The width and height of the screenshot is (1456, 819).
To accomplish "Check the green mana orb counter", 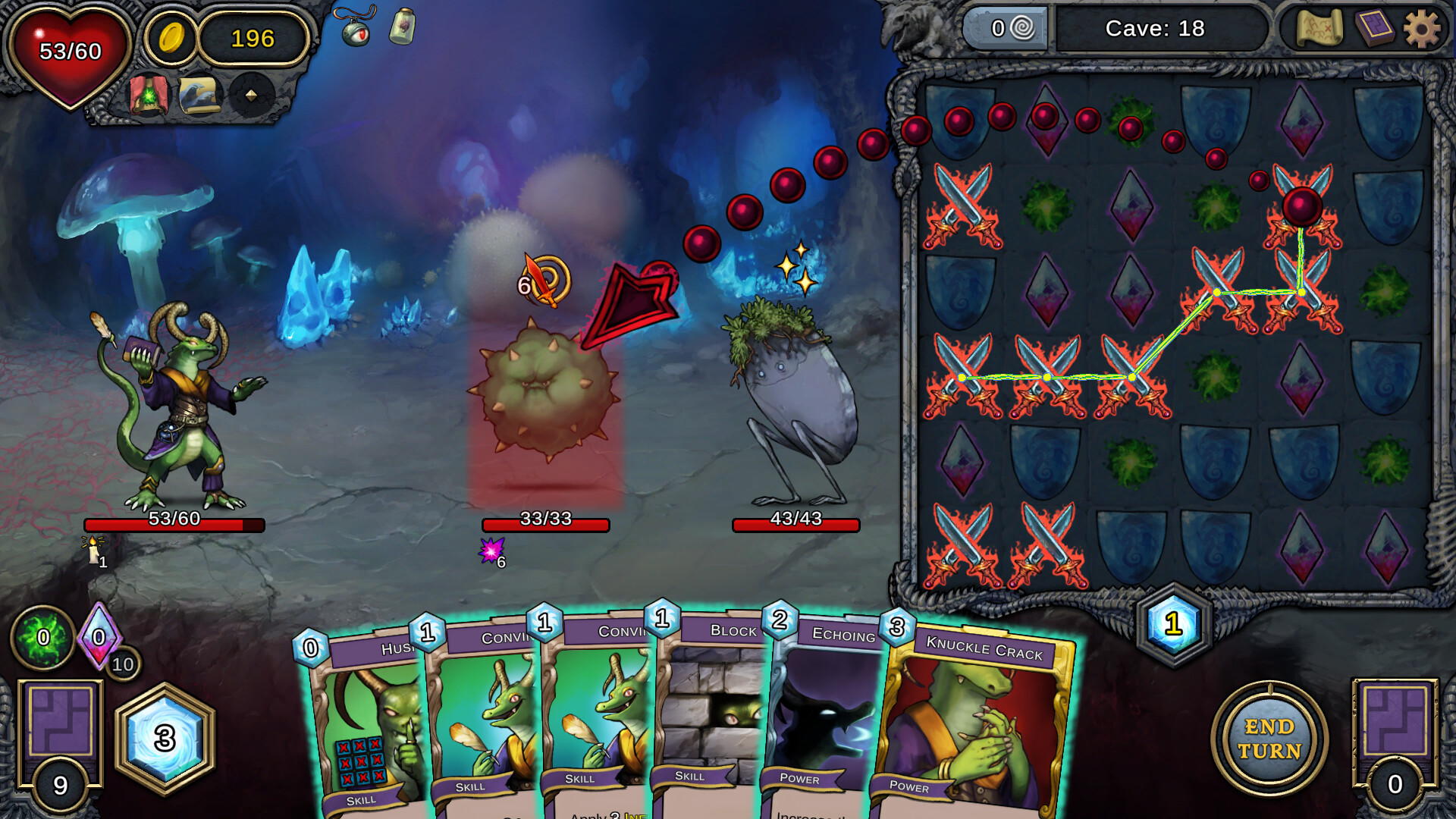I will [x=43, y=637].
